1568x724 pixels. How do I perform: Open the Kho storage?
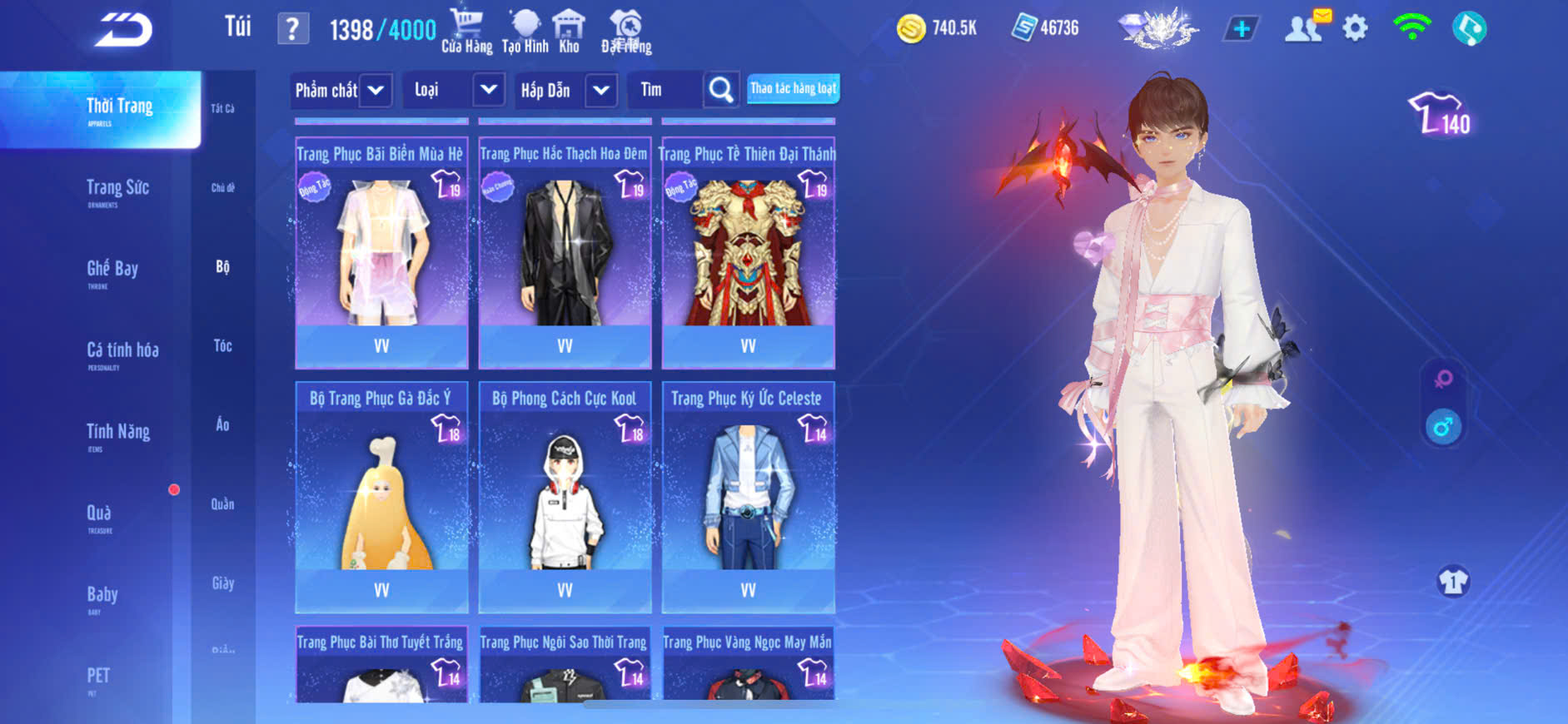(x=569, y=31)
